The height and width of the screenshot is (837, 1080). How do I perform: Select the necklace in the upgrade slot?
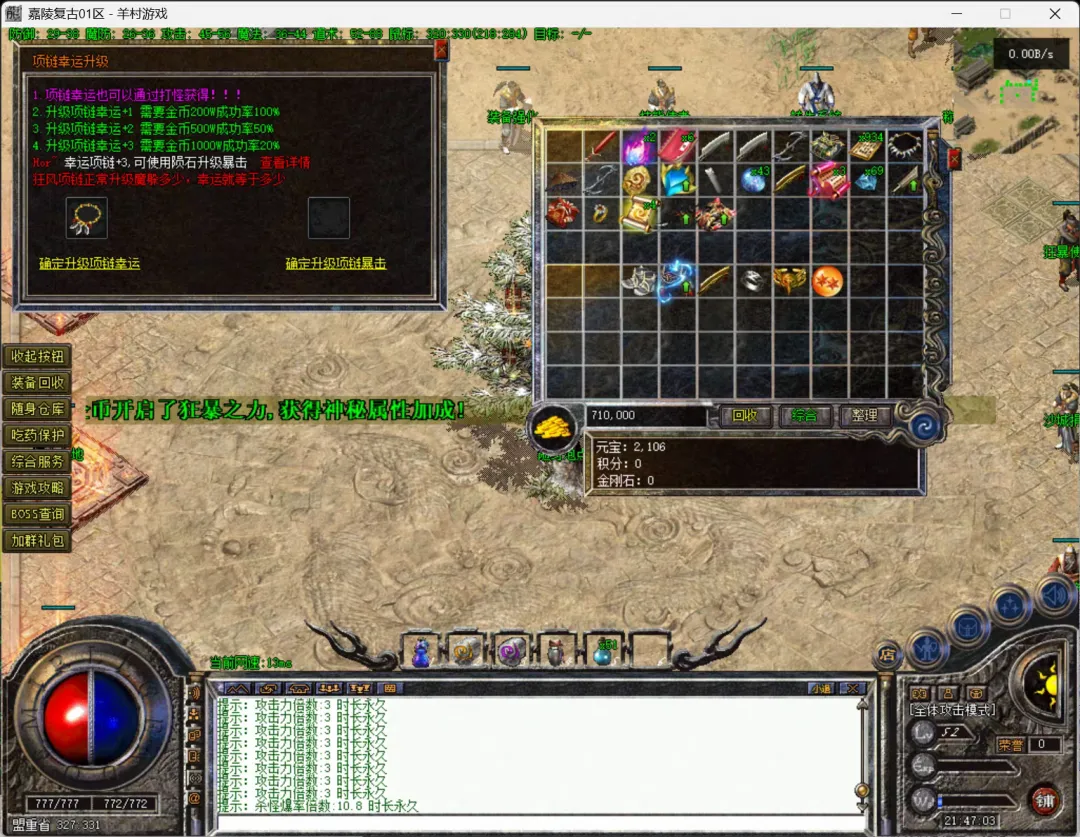tap(87, 217)
